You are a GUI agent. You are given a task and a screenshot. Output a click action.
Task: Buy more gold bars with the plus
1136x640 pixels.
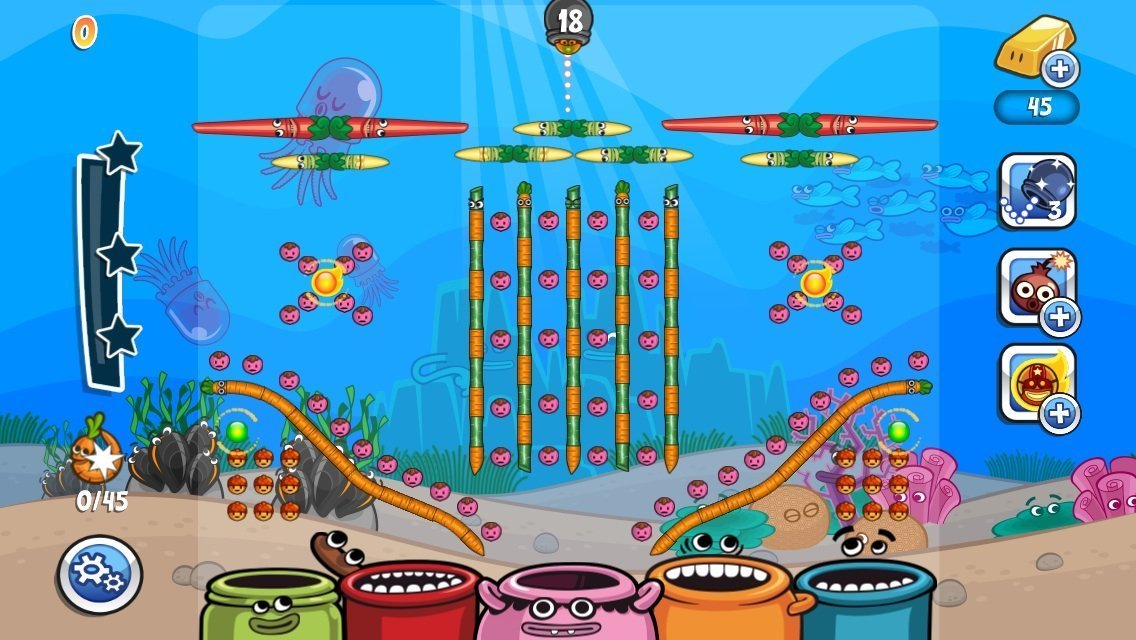tap(1059, 69)
